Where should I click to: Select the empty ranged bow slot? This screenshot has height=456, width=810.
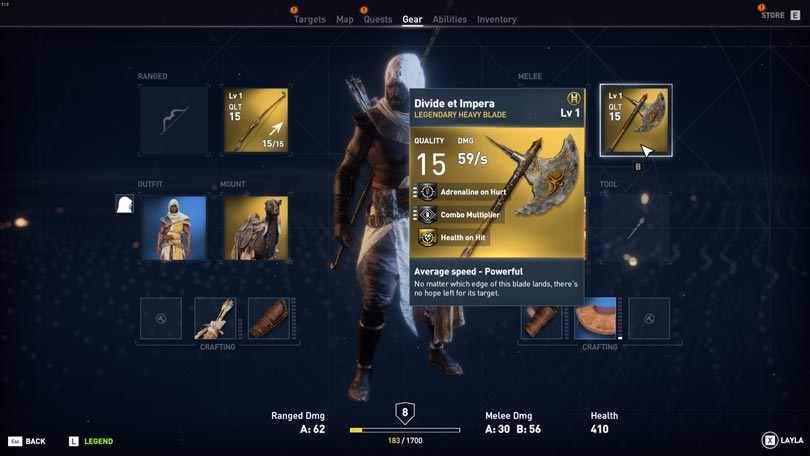pos(174,121)
